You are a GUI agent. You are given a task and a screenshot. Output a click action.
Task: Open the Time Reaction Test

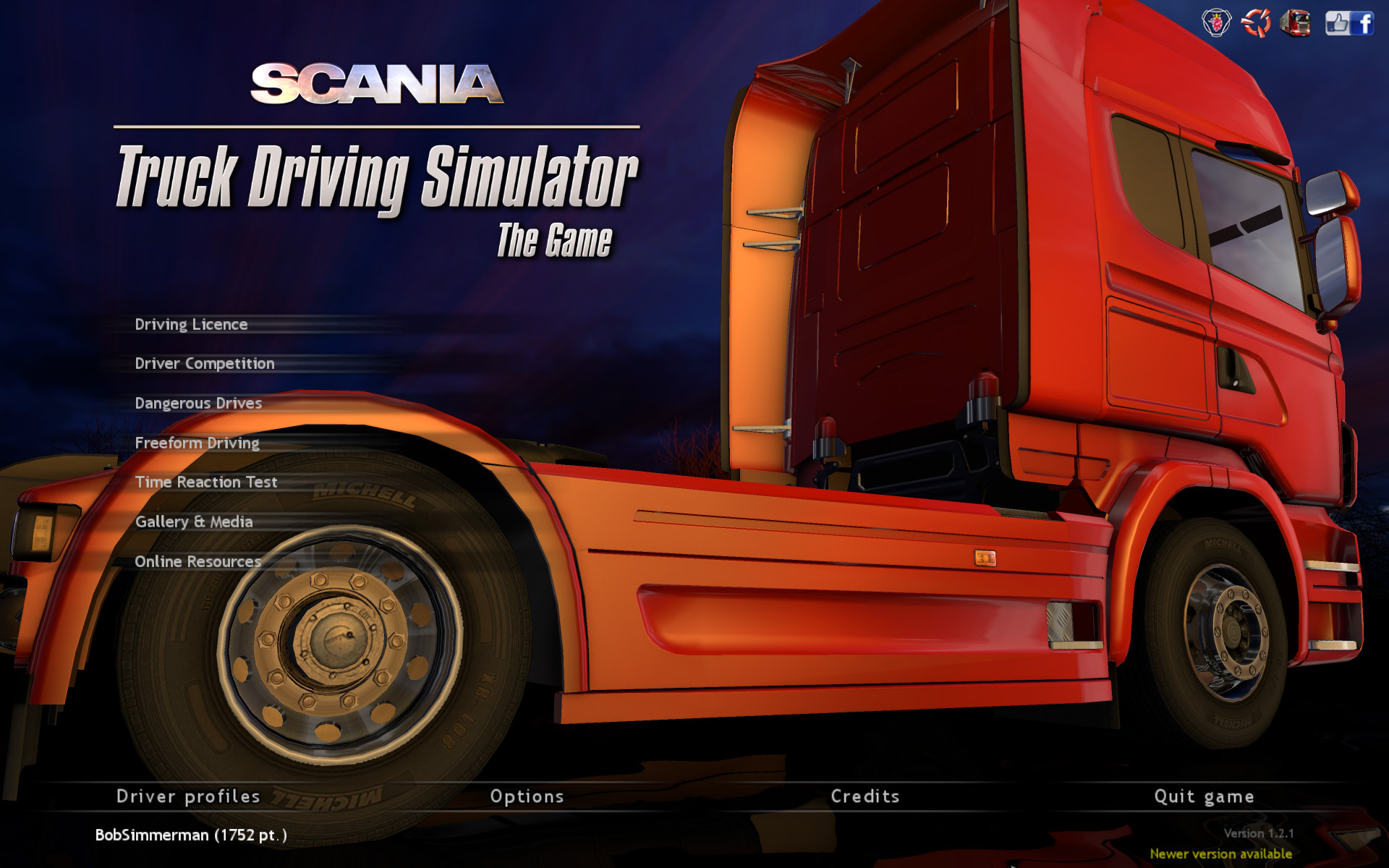(x=206, y=482)
